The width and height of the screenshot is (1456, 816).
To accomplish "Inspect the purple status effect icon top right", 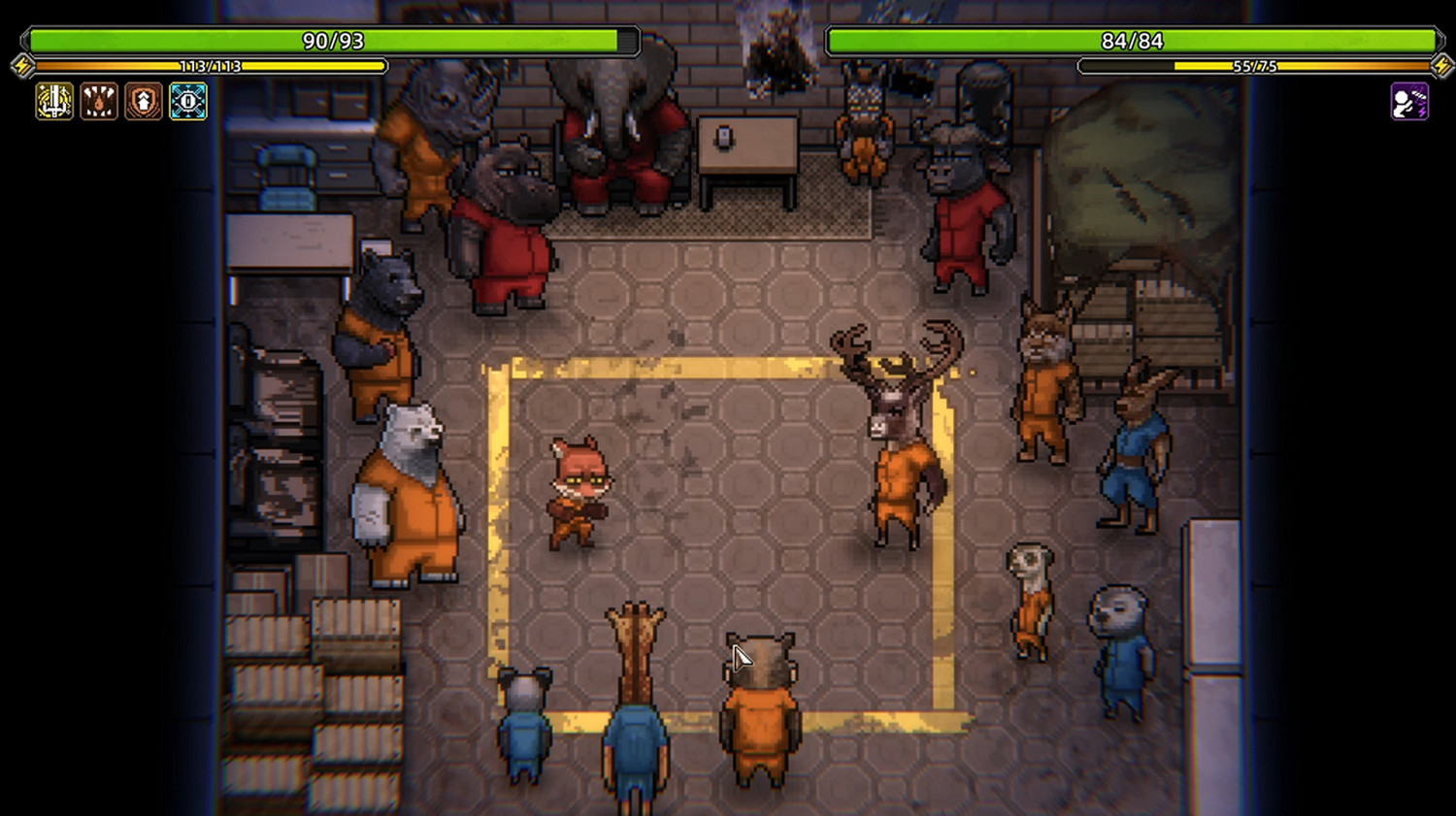I will [1407, 100].
